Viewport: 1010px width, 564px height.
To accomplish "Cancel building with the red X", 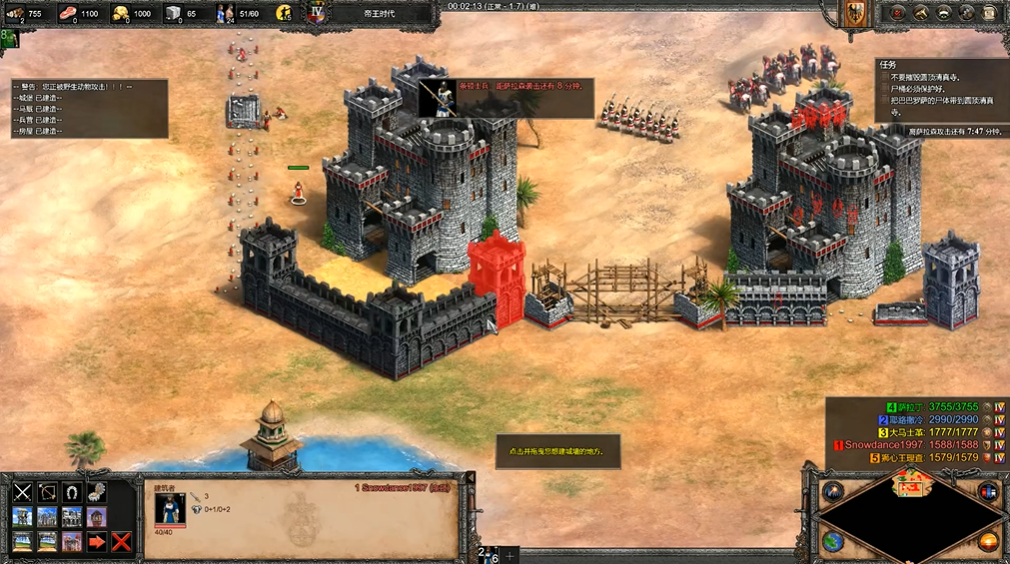I will click(x=122, y=542).
